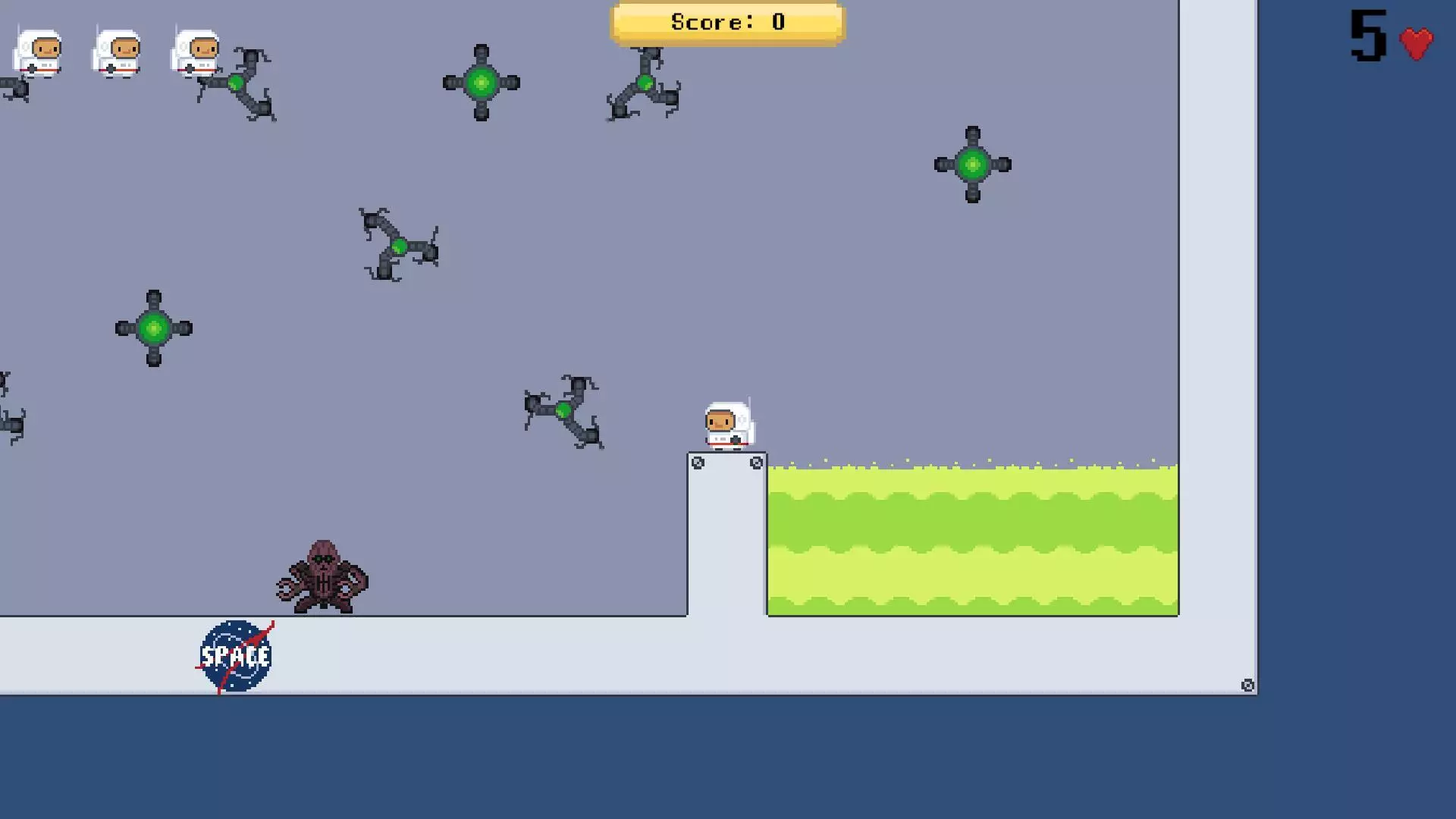Toggle the third astronaut life icon
The height and width of the screenshot is (819, 1456).
point(198,52)
